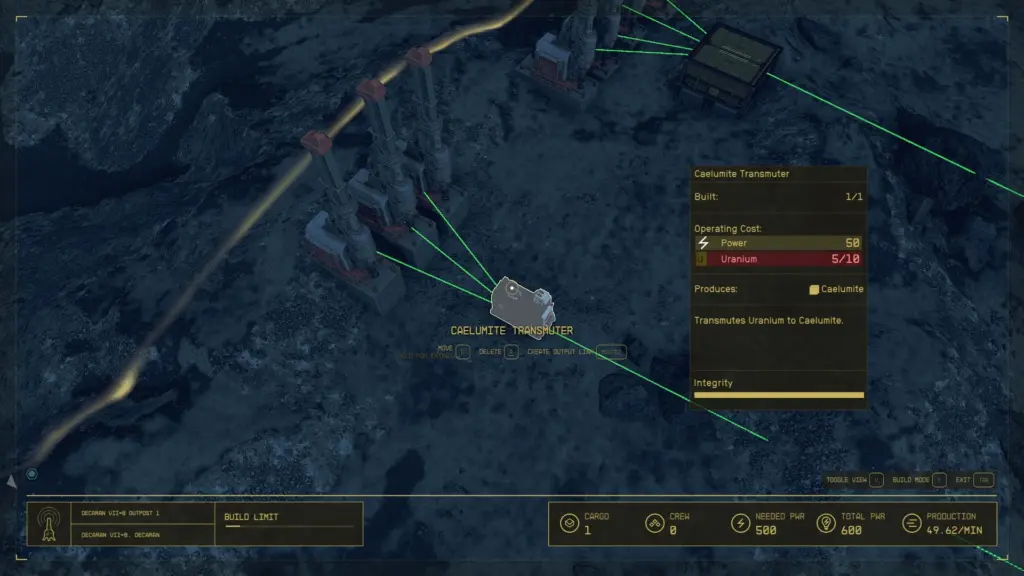1024x576 pixels.
Task: Switch using the Build Mode button
Action: tap(939, 480)
